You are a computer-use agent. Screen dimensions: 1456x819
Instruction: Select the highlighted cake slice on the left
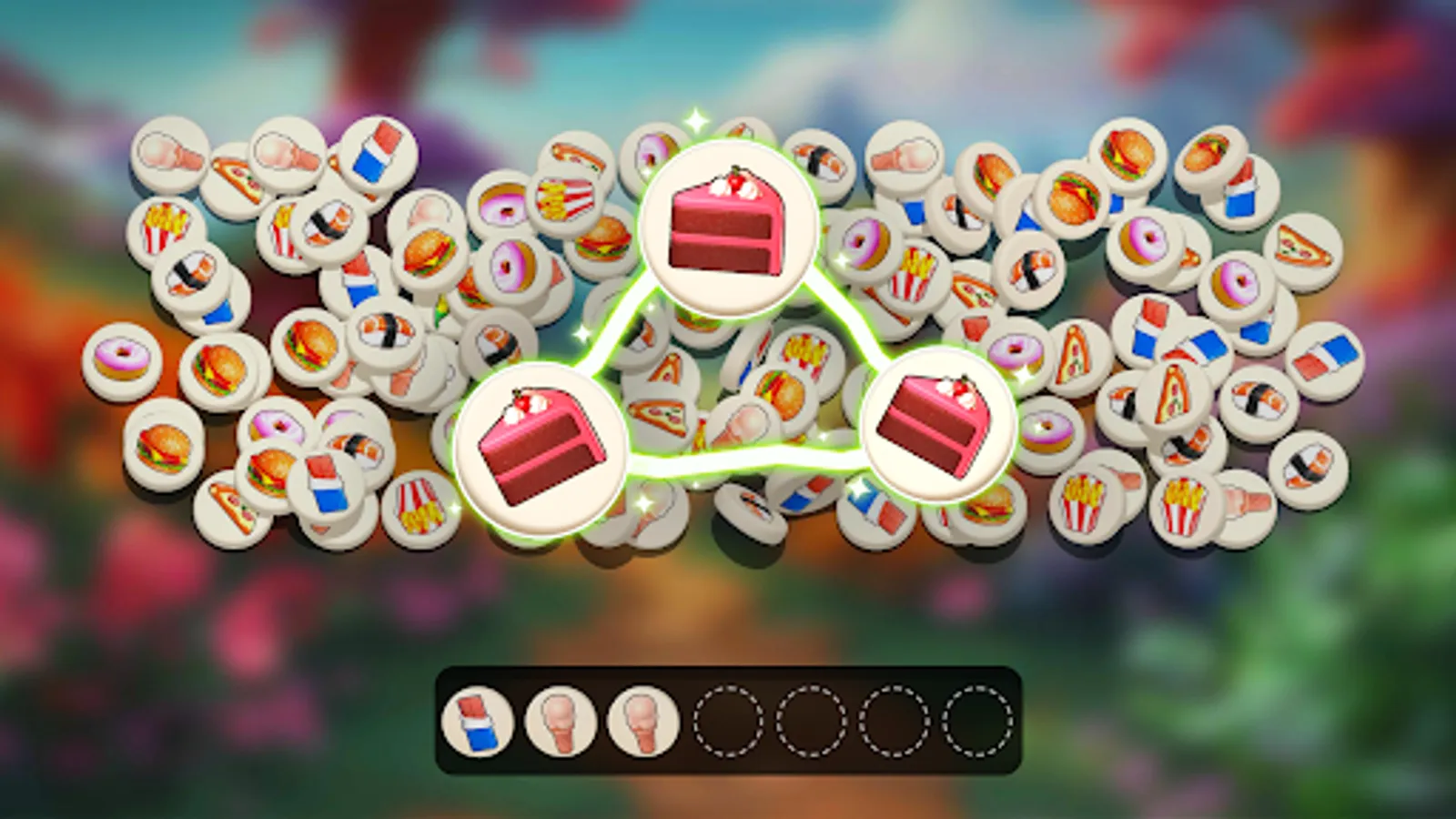[x=539, y=443]
